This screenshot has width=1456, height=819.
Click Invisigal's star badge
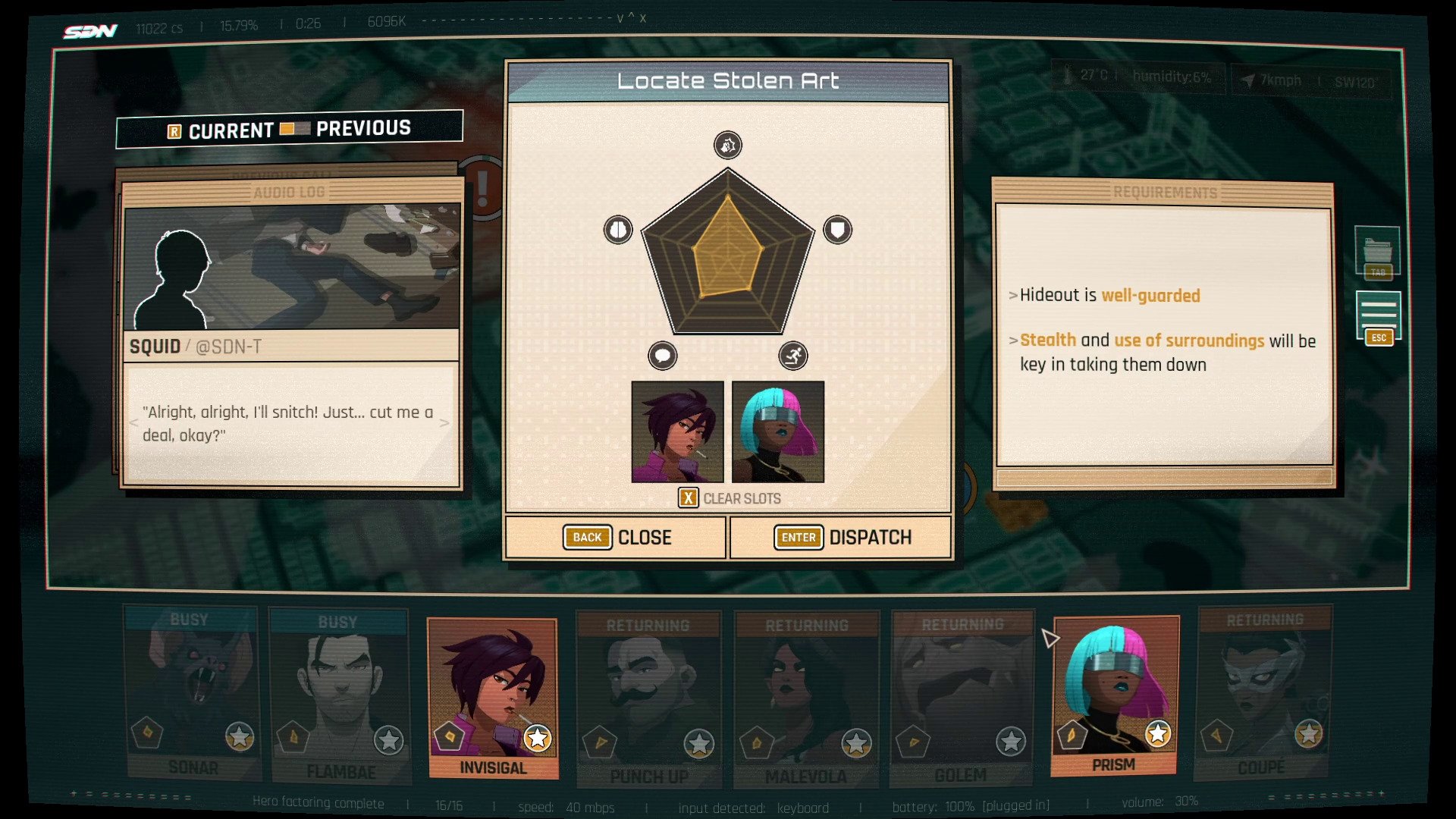[x=538, y=737]
